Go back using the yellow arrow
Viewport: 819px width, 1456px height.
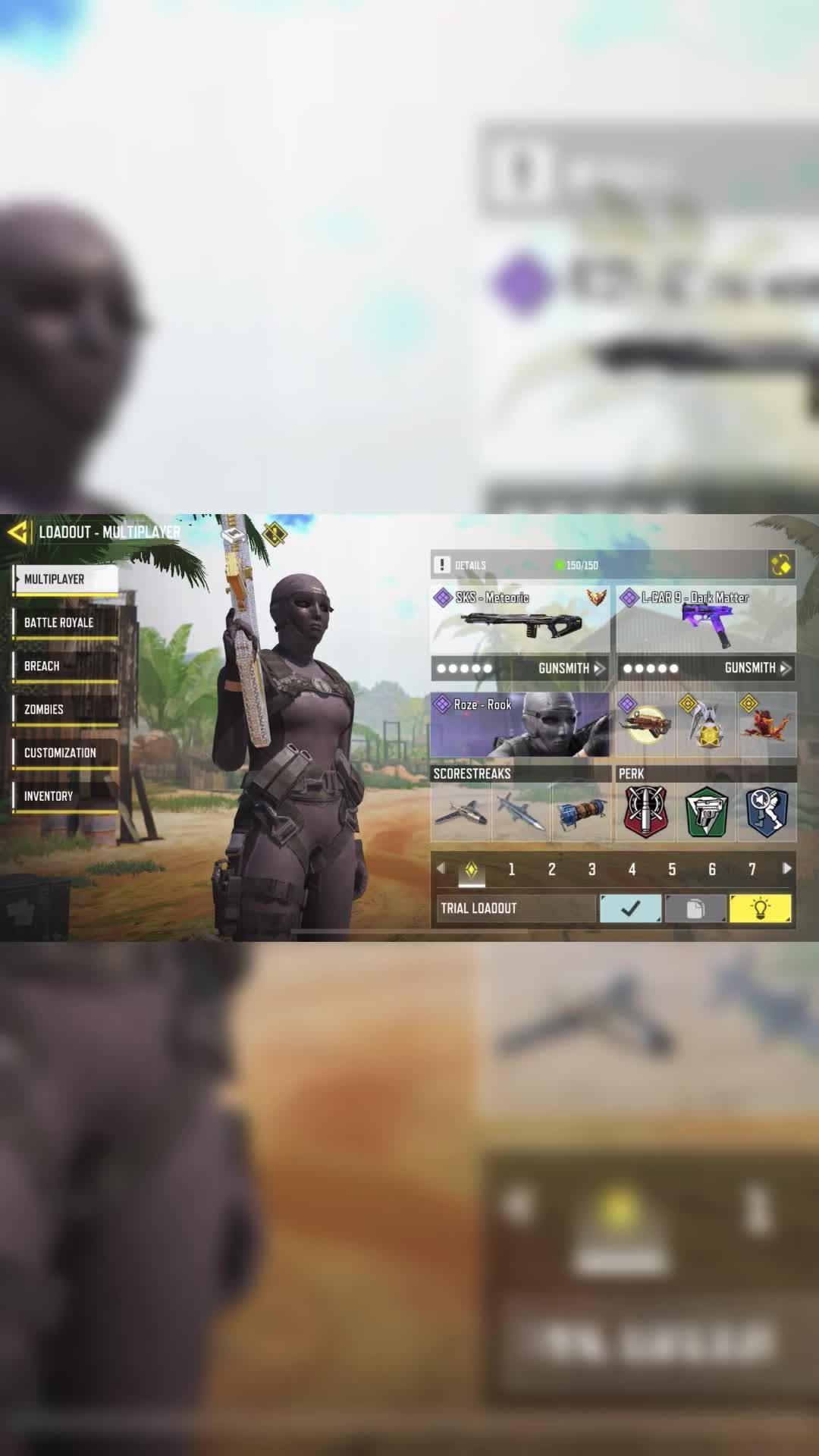coord(18,532)
